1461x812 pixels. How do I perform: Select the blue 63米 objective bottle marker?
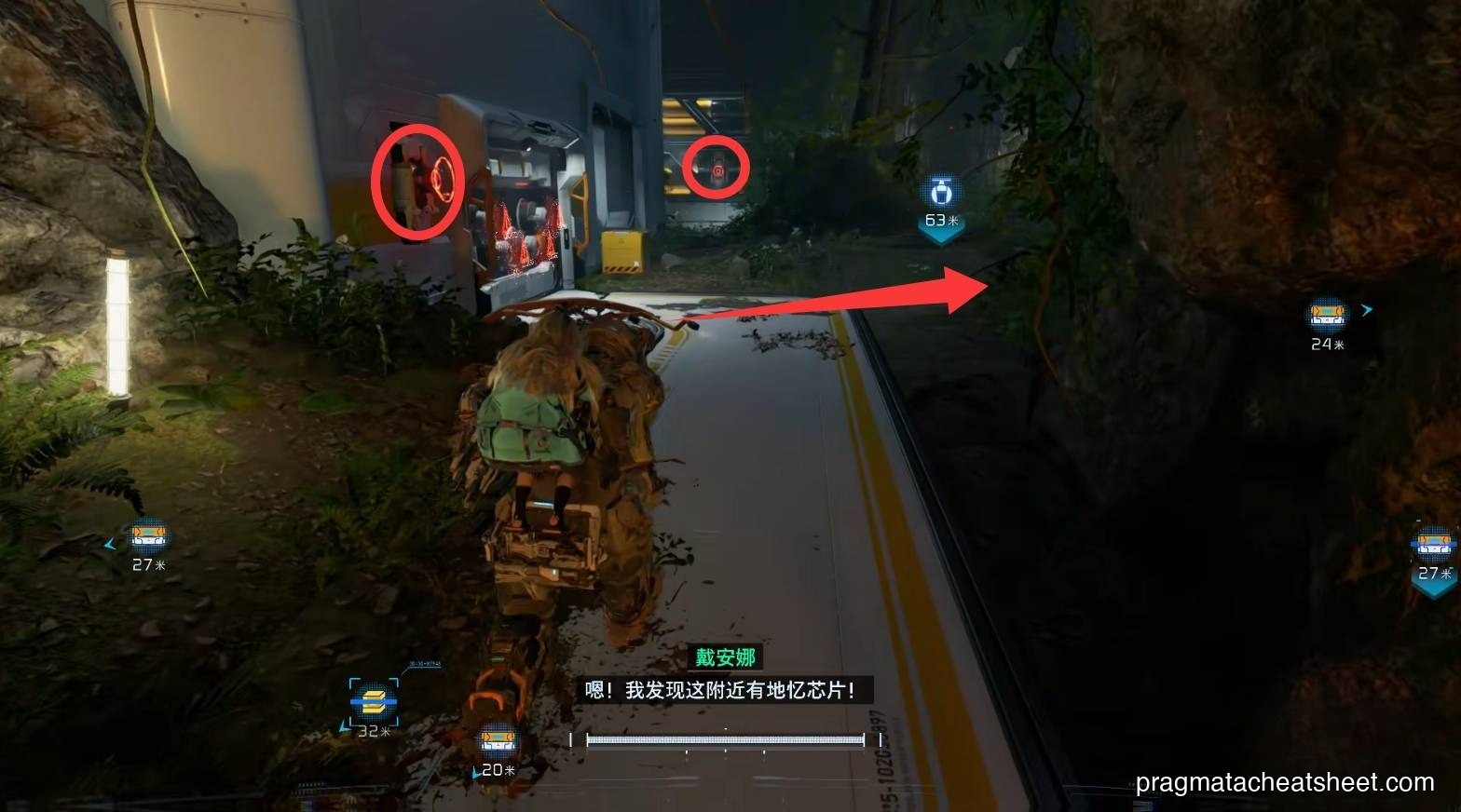point(940,192)
